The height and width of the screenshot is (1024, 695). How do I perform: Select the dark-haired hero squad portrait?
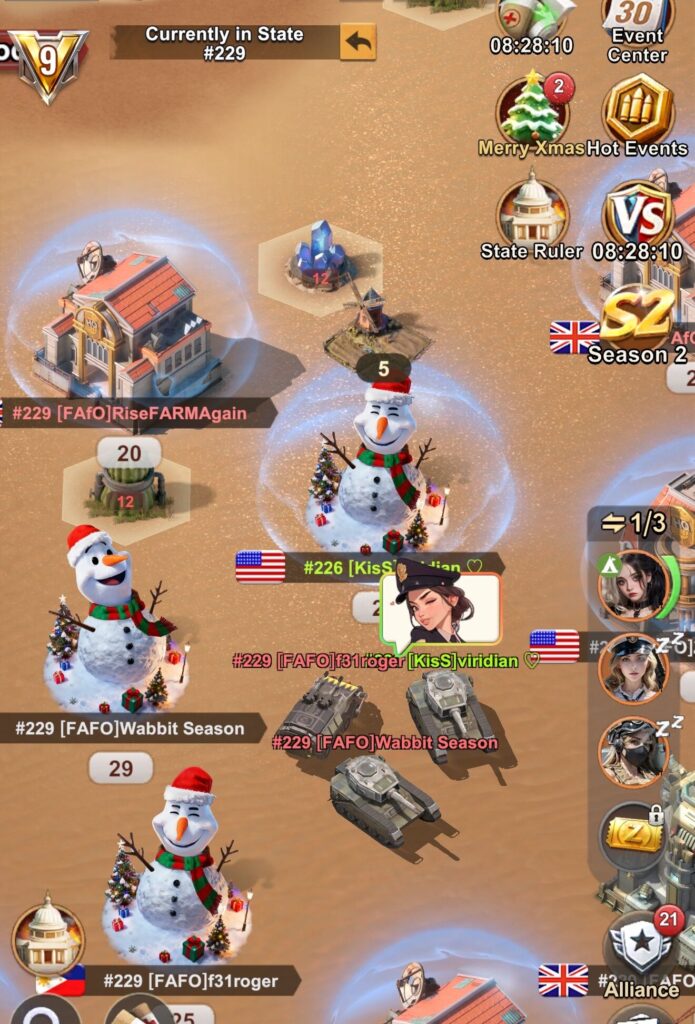pyautogui.click(x=632, y=586)
